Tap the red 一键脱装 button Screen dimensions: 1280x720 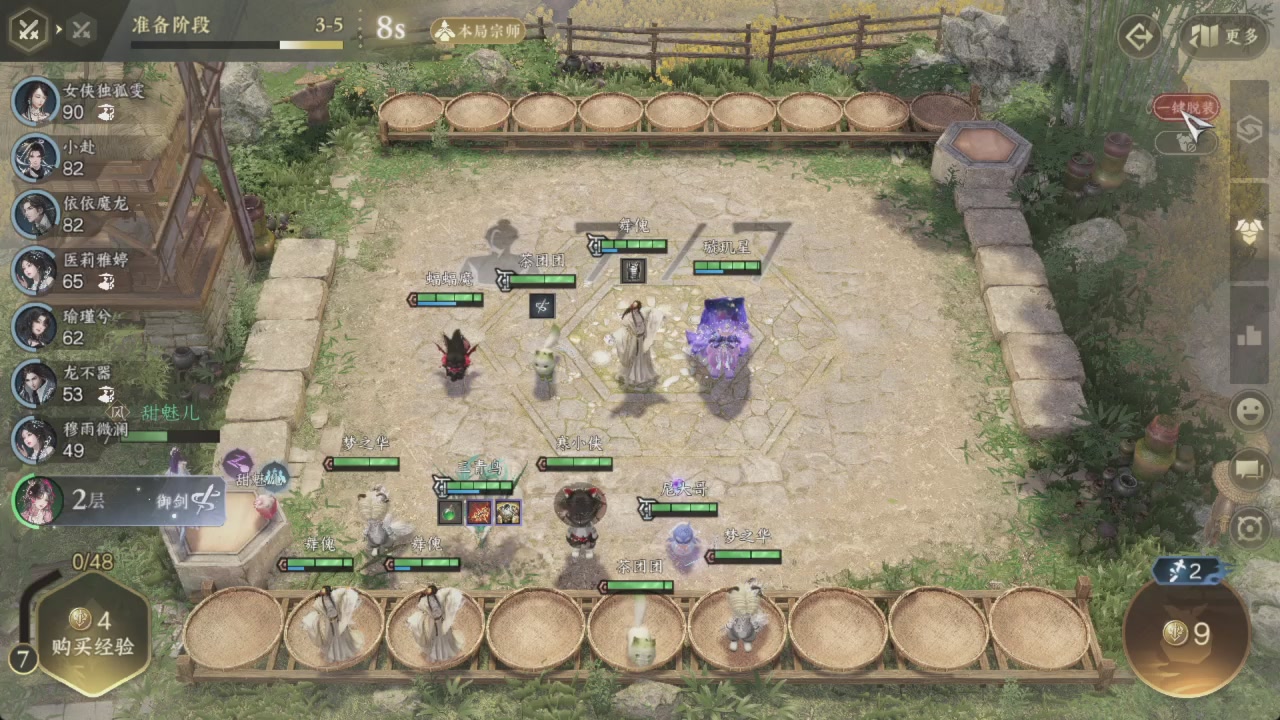point(1186,108)
